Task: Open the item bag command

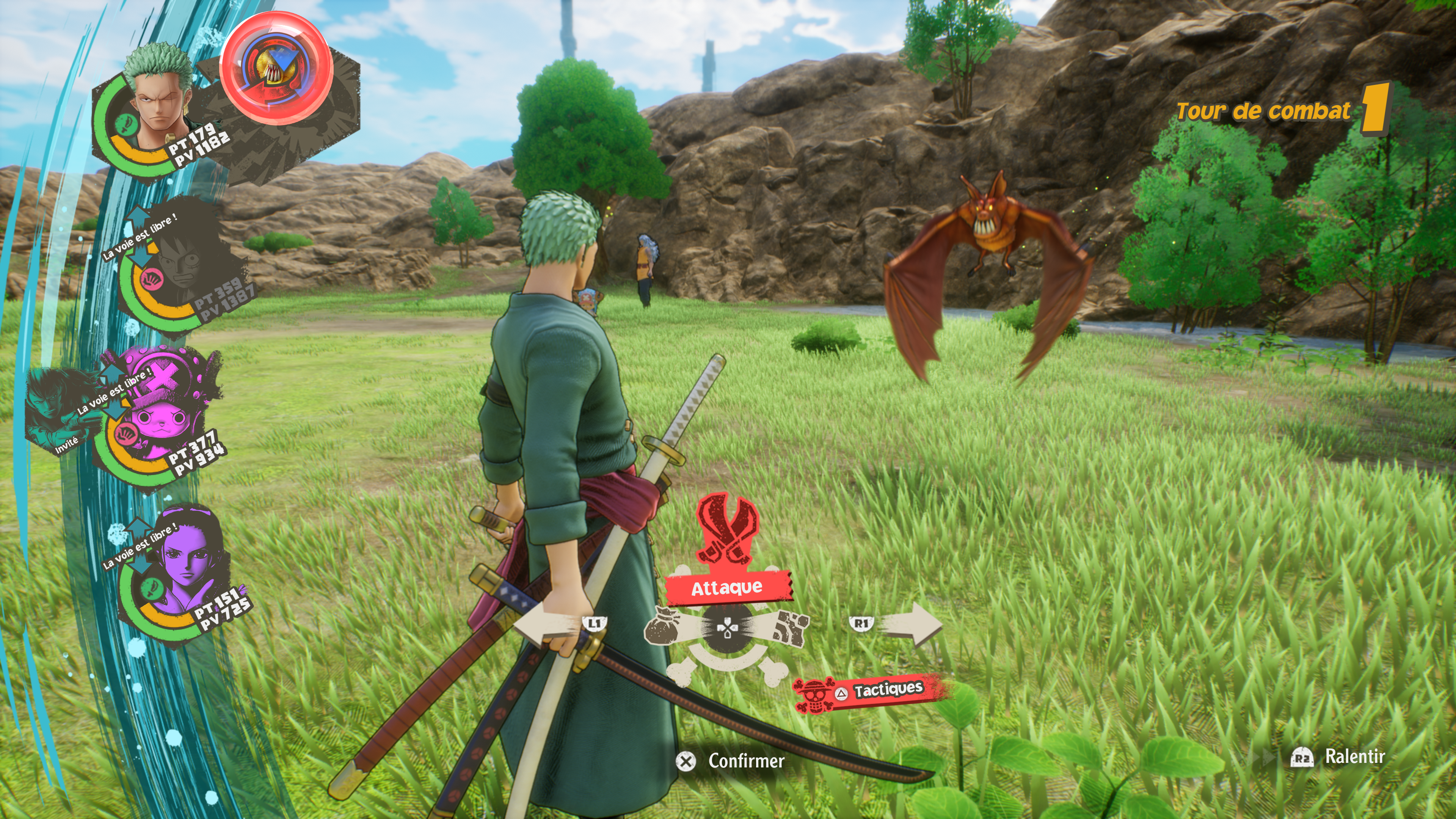Action: [667, 626]
